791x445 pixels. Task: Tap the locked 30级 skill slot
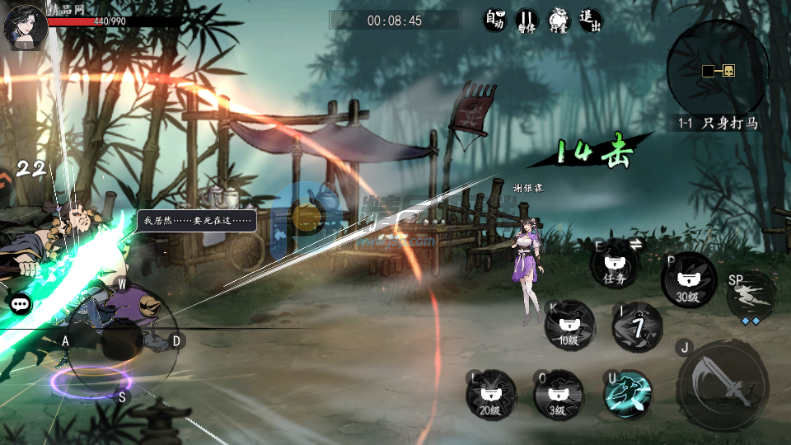coord(688,280)
